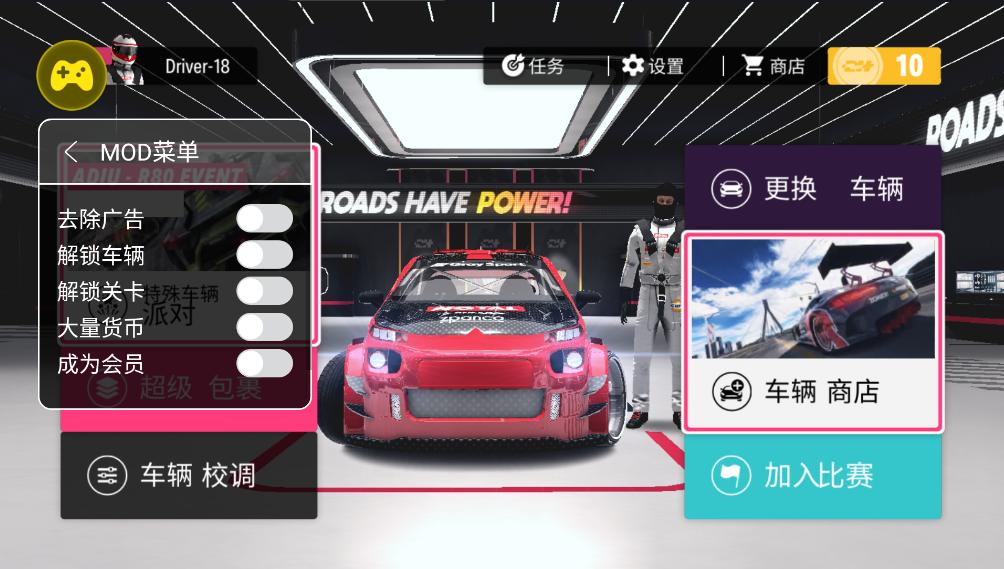Open the 任务 missions menu
The height and width of the screenshot is (569, 1004).
pos(534,66)
